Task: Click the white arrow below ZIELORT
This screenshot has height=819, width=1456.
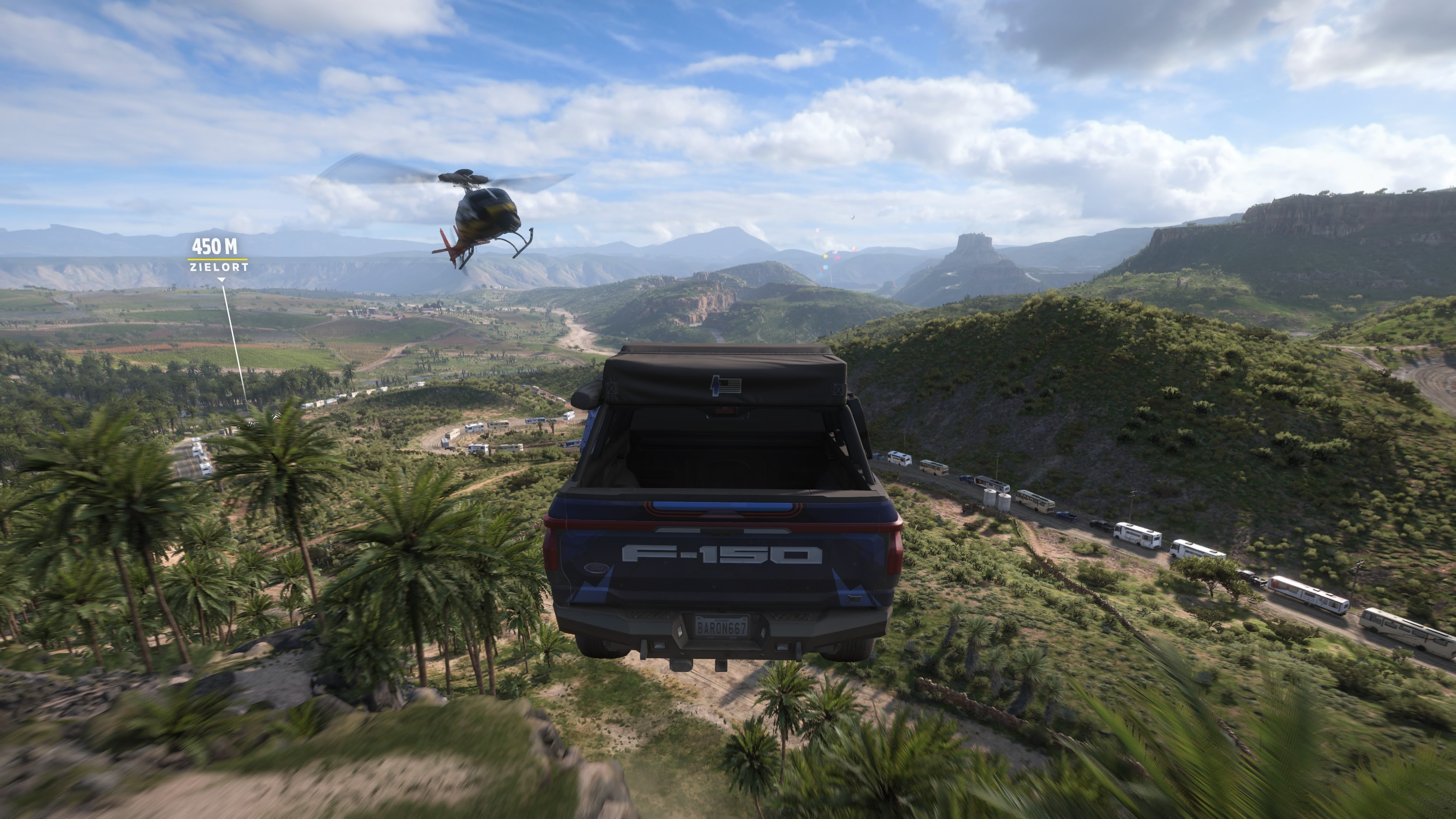Action: point(222,280)
